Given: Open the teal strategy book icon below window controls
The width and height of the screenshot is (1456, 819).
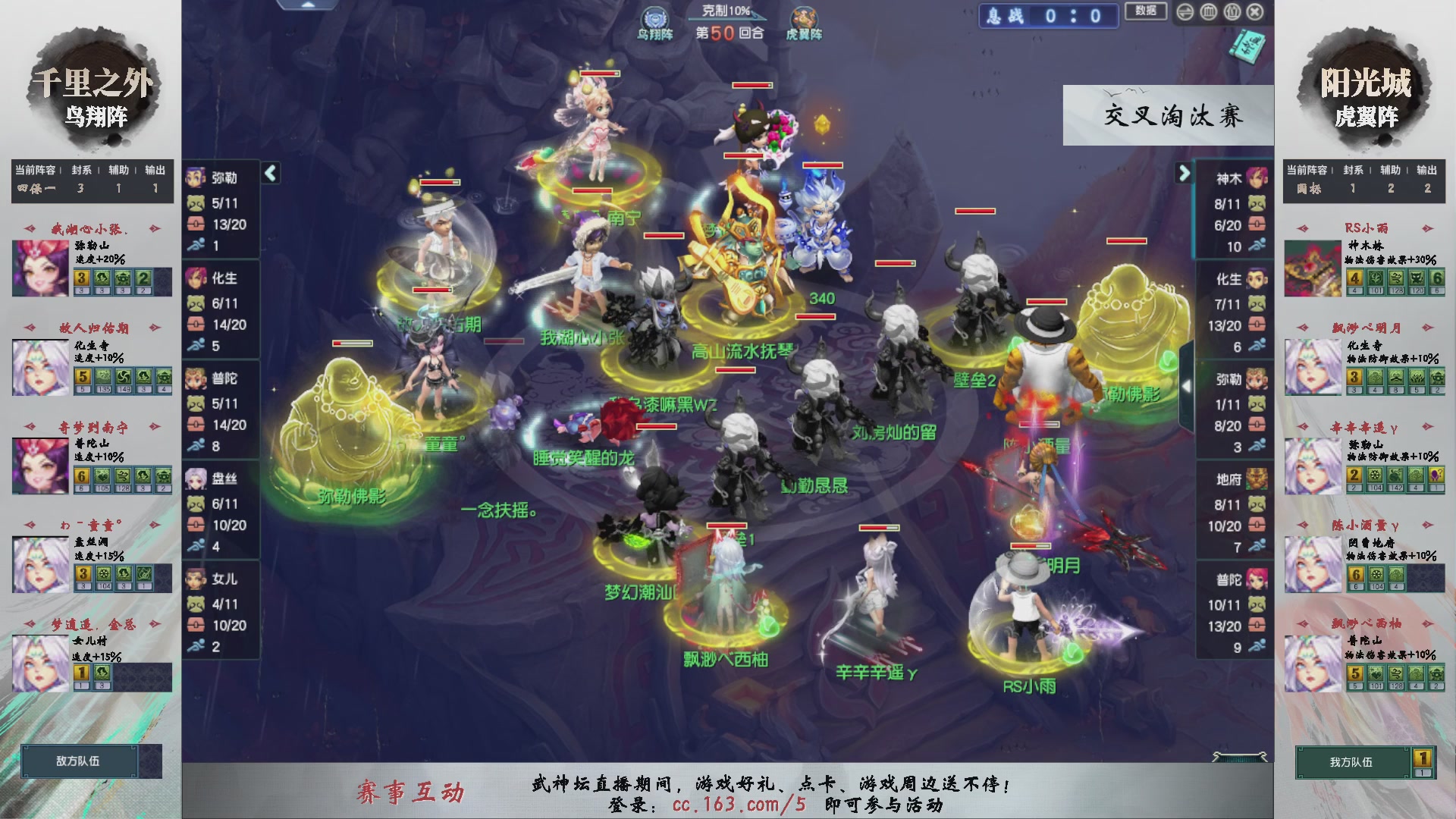Looking at the screenshot, I should click(1247, 45).
